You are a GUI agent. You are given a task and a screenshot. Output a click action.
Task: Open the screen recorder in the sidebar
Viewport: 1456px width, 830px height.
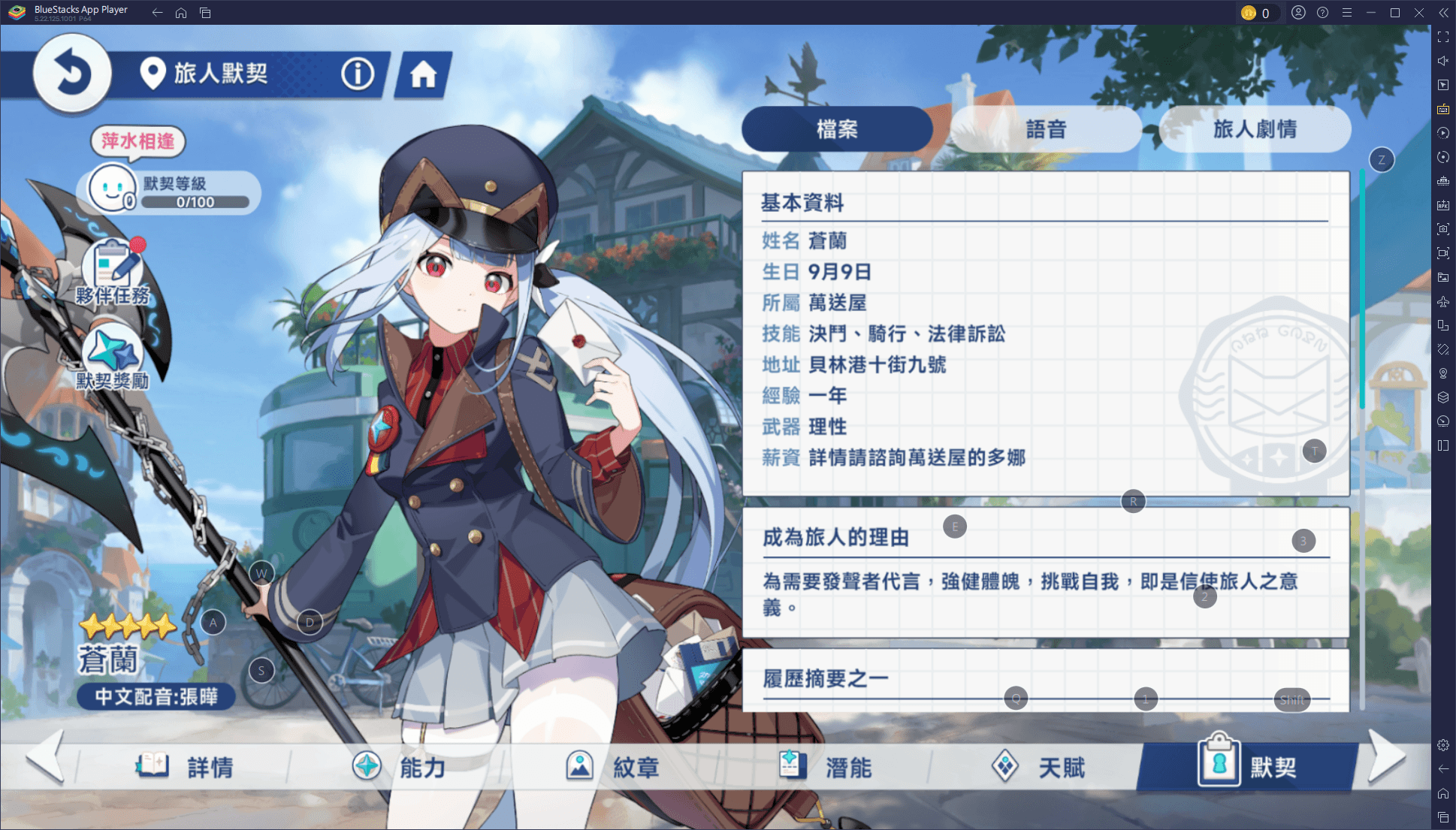1442,253
